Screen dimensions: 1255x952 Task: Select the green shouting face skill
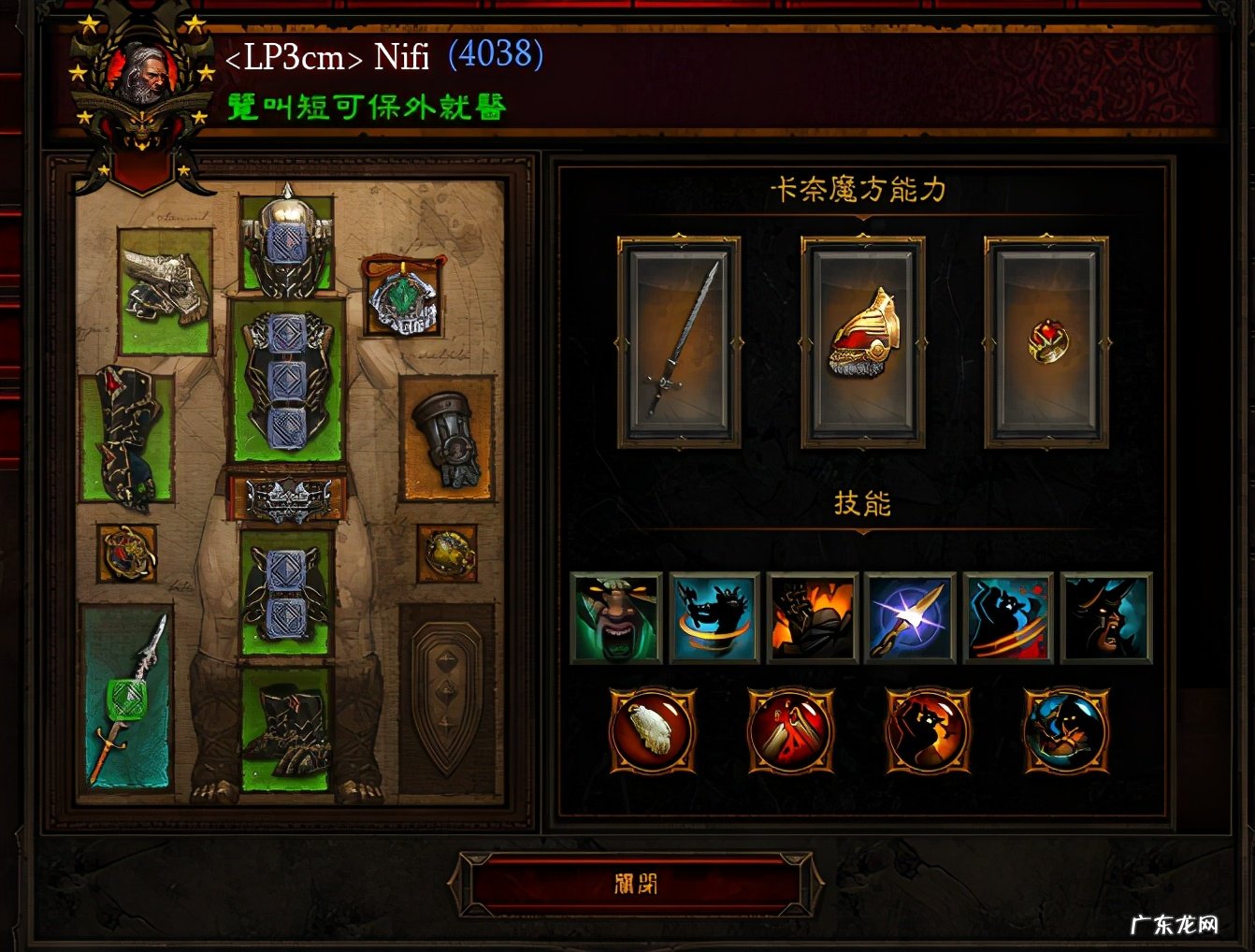[615, 618]
